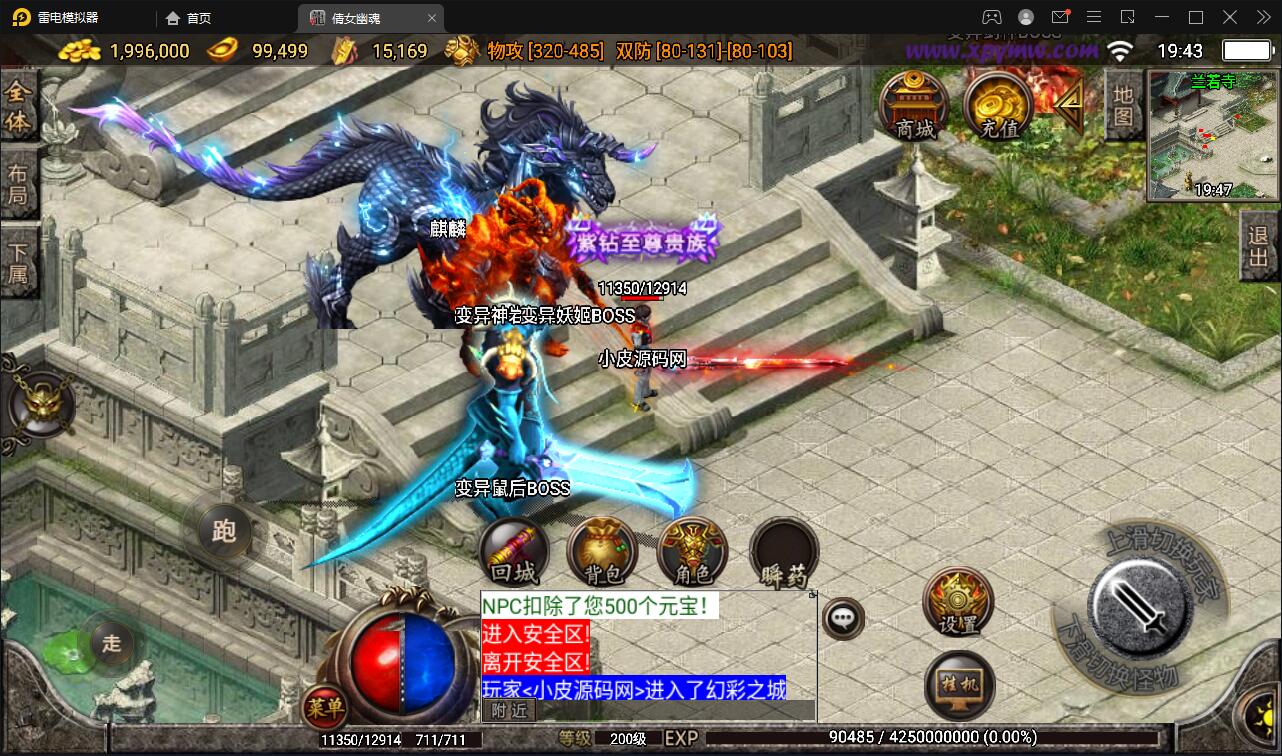Open the 充值 recharge icon
This screenshot has height=756, width=1282.
tap(996, 107)
